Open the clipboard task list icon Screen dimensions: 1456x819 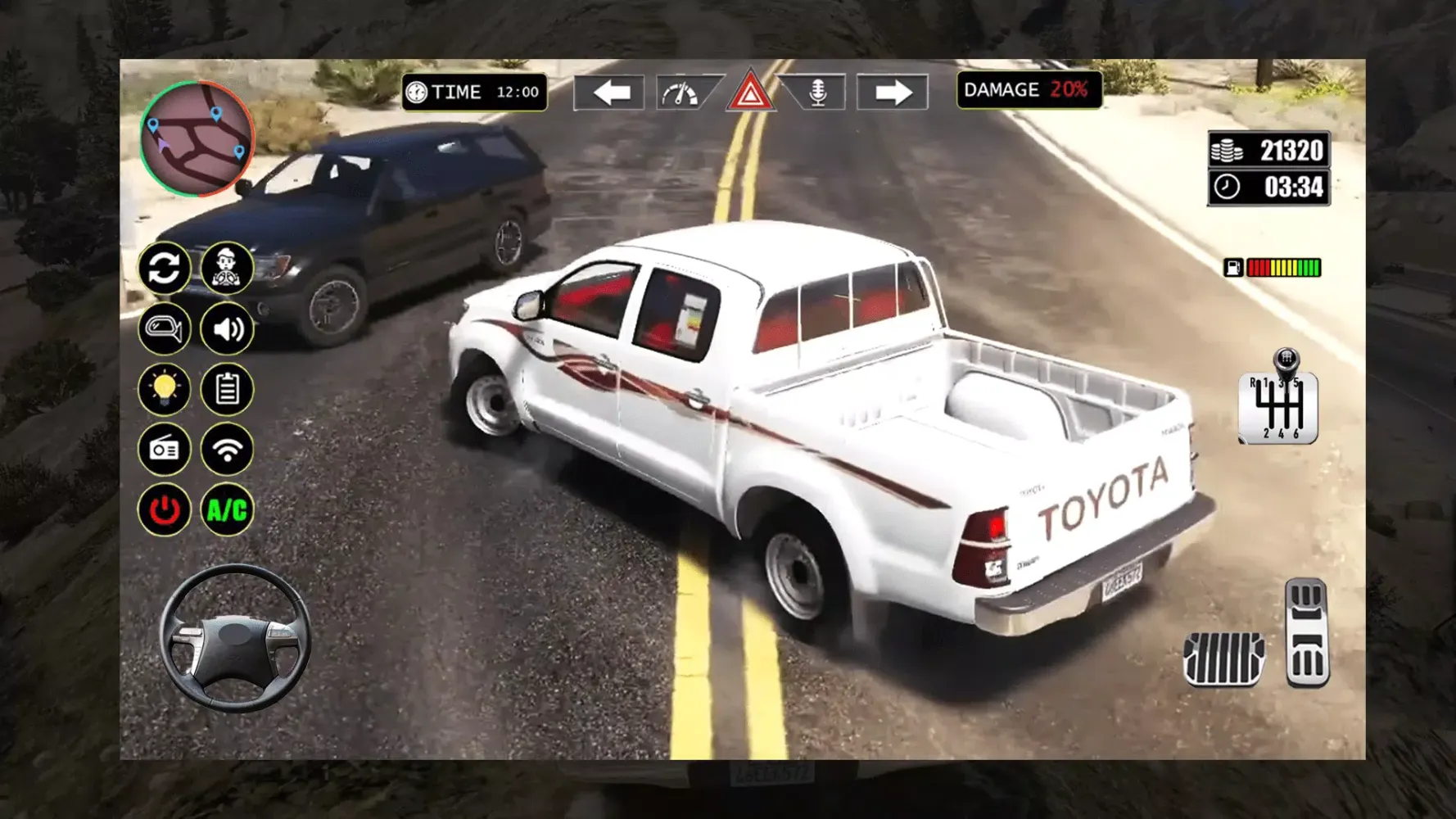coord(227,390)
